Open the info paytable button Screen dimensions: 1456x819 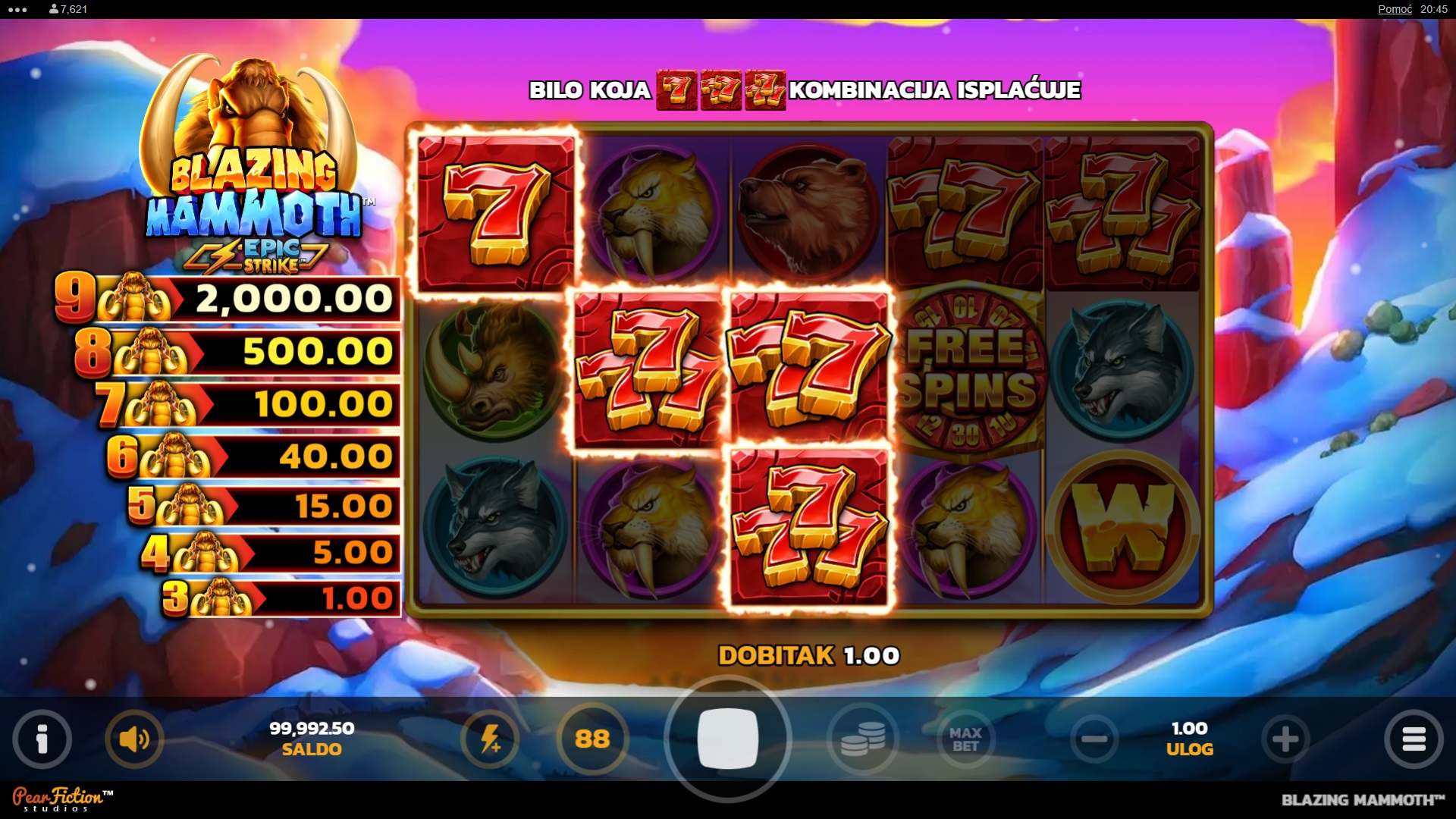click(x=42, y=739)
